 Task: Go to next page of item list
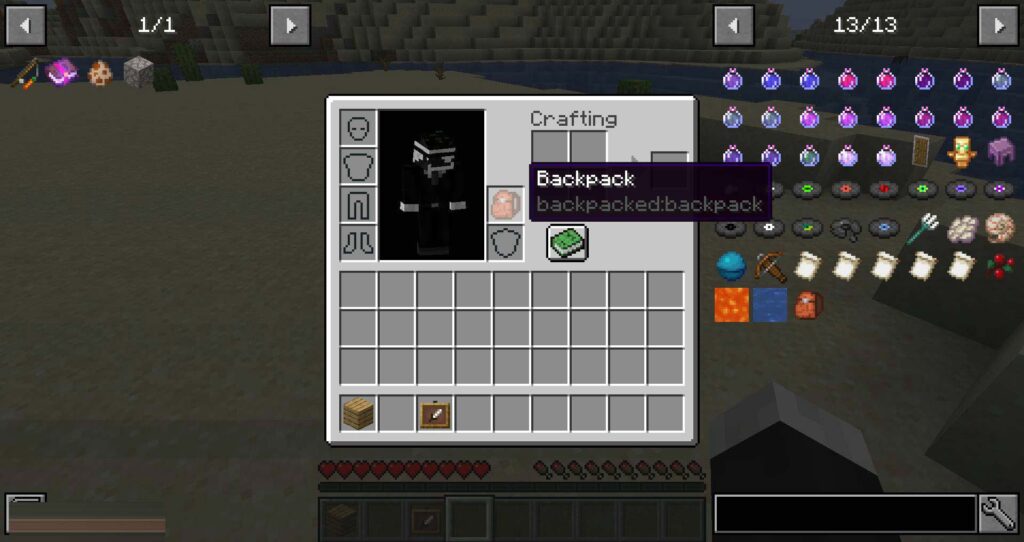pyautogui.click(x=998, y=25)
